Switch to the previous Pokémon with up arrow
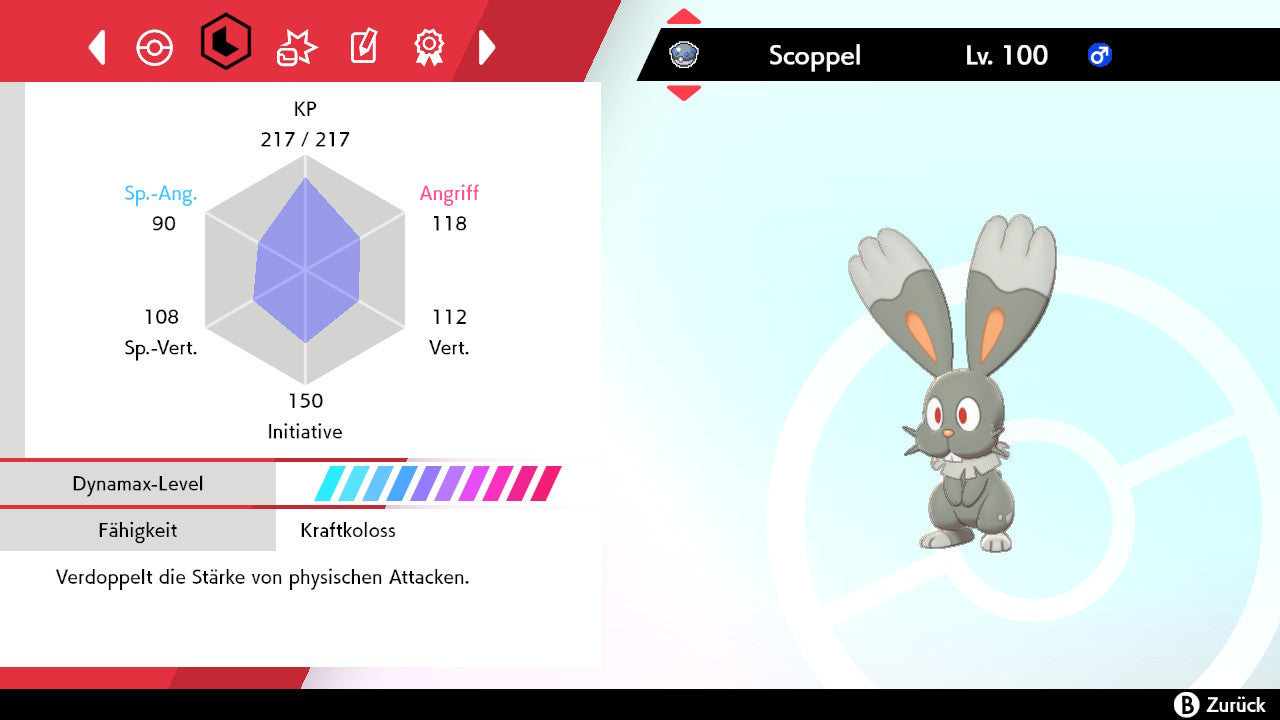Viewport: 1280px width, 720px height. (684, 17)
